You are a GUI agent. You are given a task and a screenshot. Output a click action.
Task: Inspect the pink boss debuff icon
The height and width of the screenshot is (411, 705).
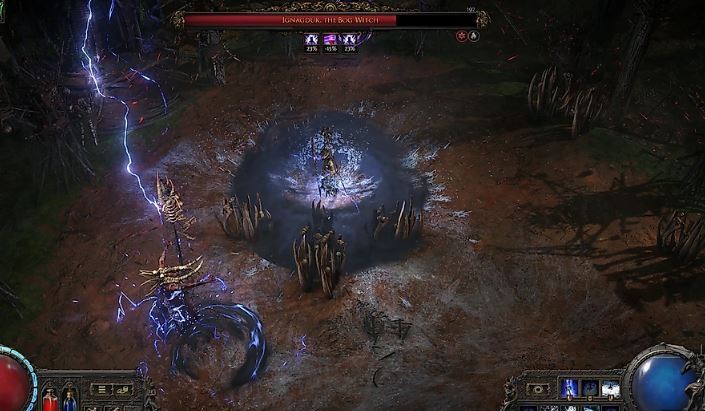329,40
